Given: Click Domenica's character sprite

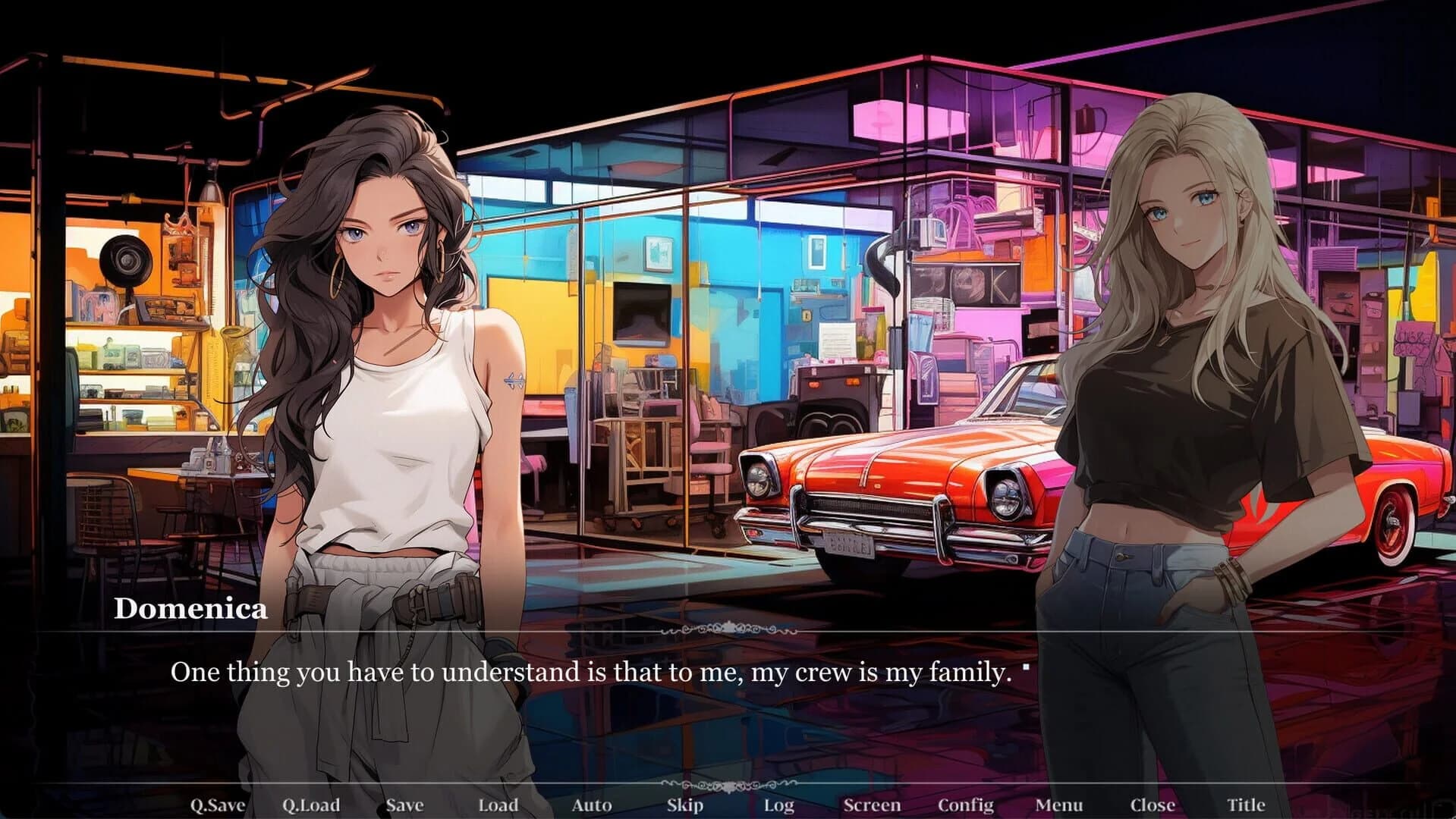Looking at the screenshot, I should [379, 379].
